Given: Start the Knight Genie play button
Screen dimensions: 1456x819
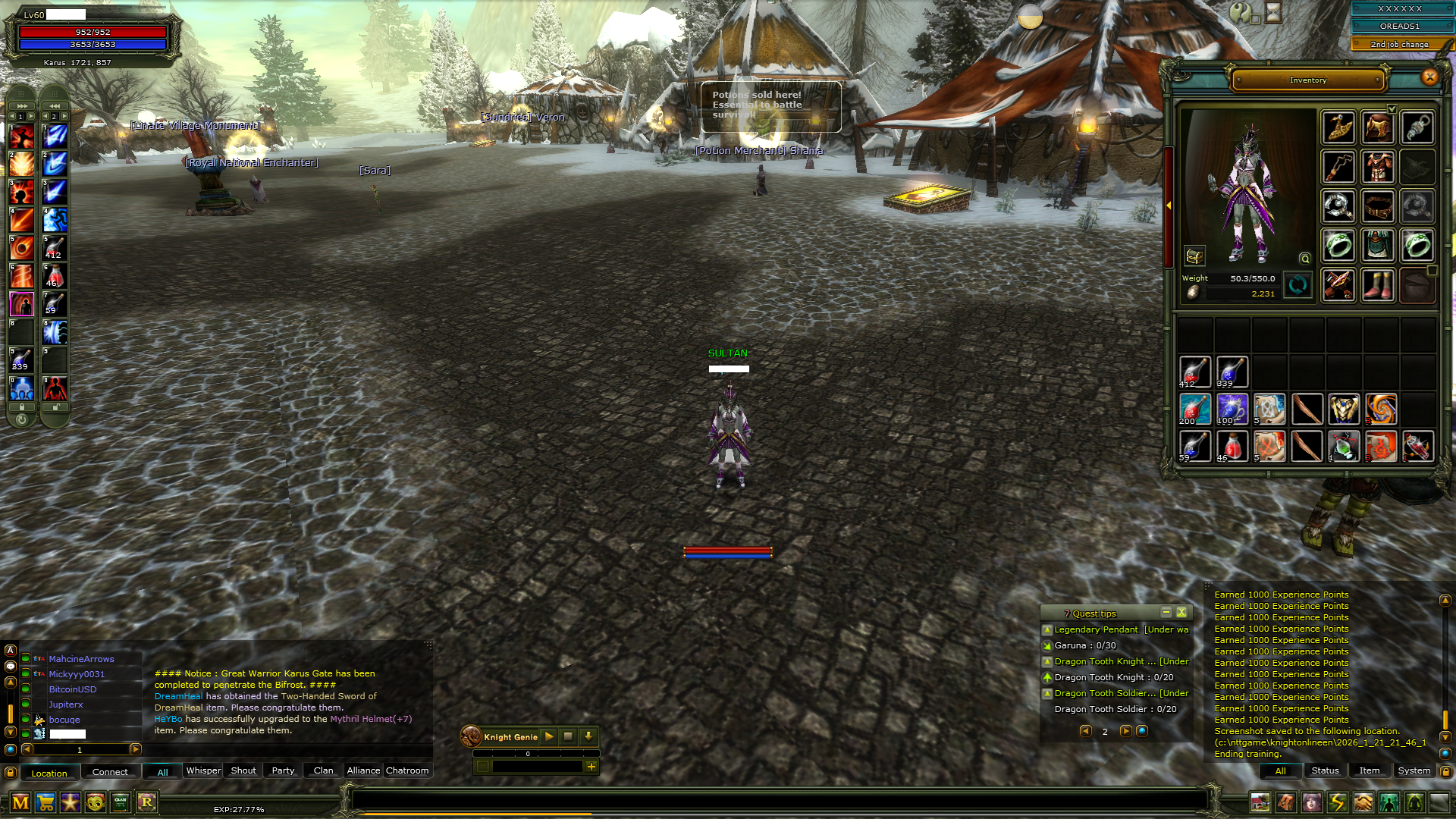Looking at the screenshot, I should [549, 736].
